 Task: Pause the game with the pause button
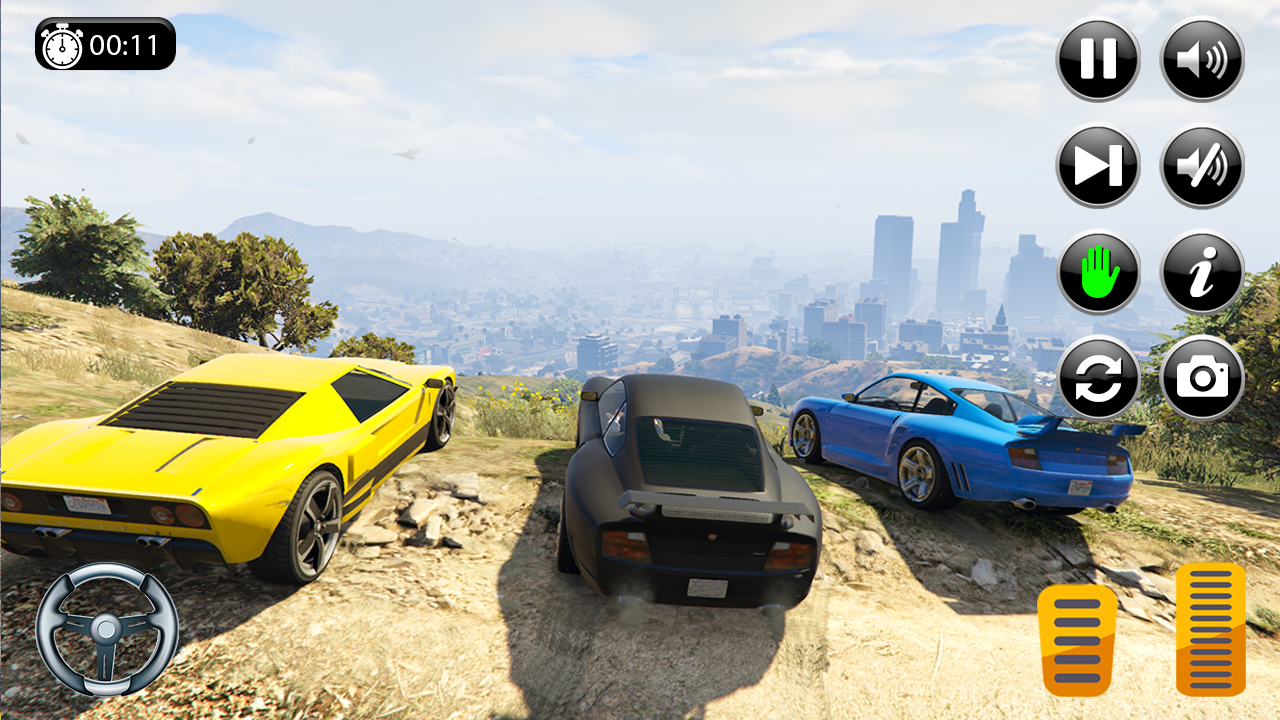tap(1097, 60)
